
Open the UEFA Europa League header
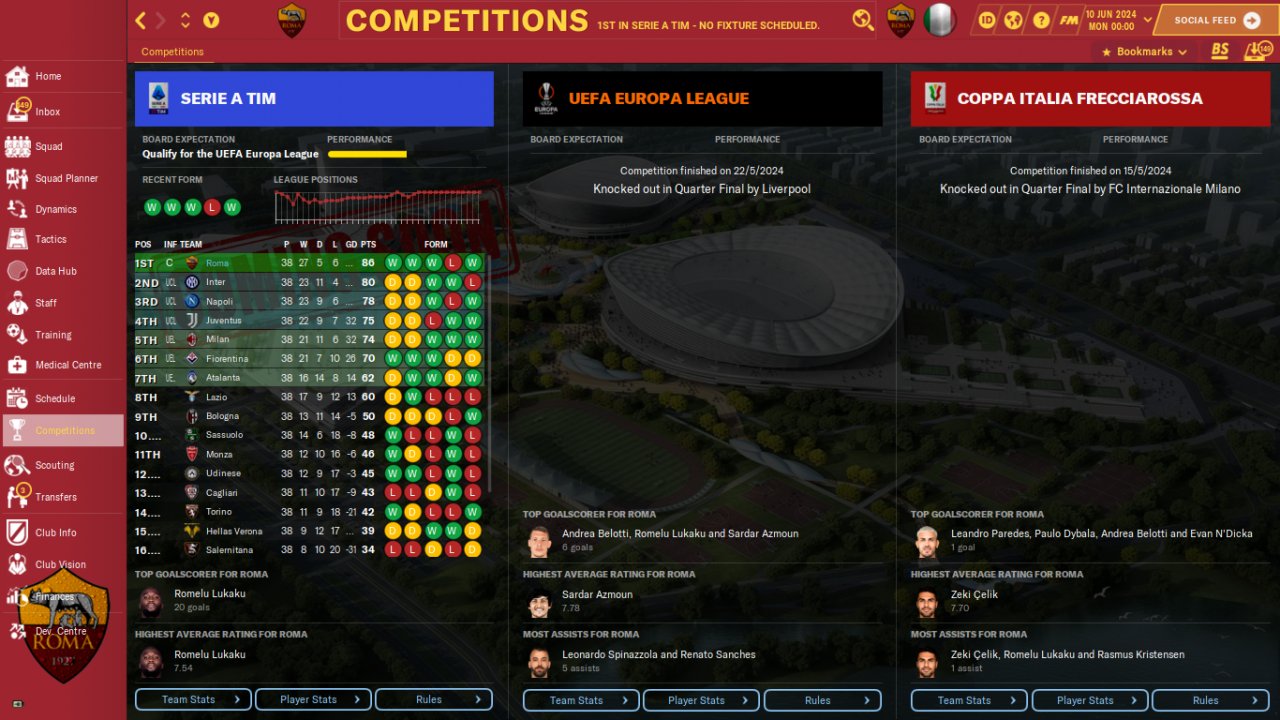pos(702,99)
